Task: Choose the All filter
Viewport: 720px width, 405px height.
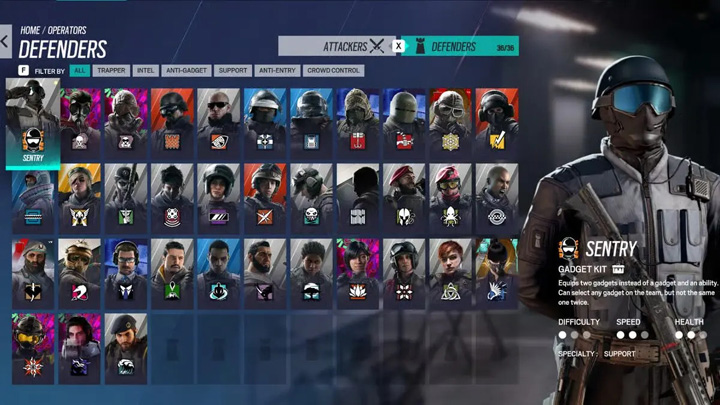Action: [79, 71]
